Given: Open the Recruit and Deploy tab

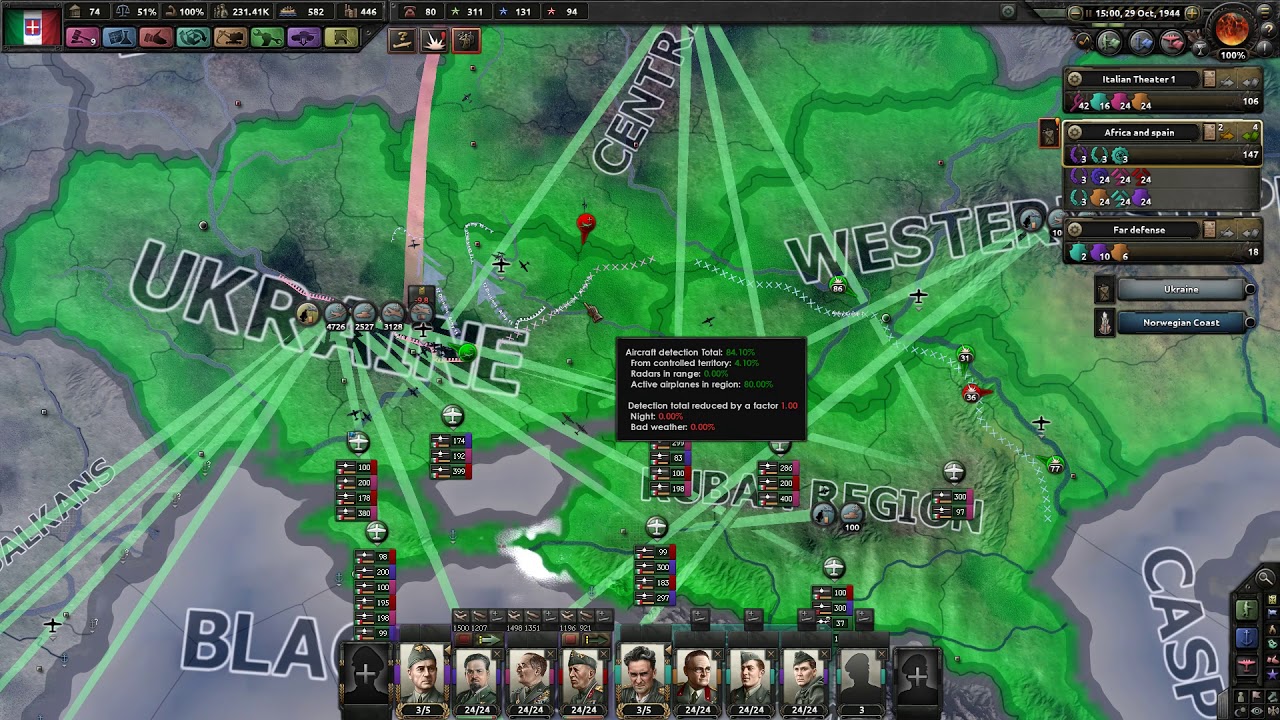Looking at the screenshot, I should click(303, 37).
